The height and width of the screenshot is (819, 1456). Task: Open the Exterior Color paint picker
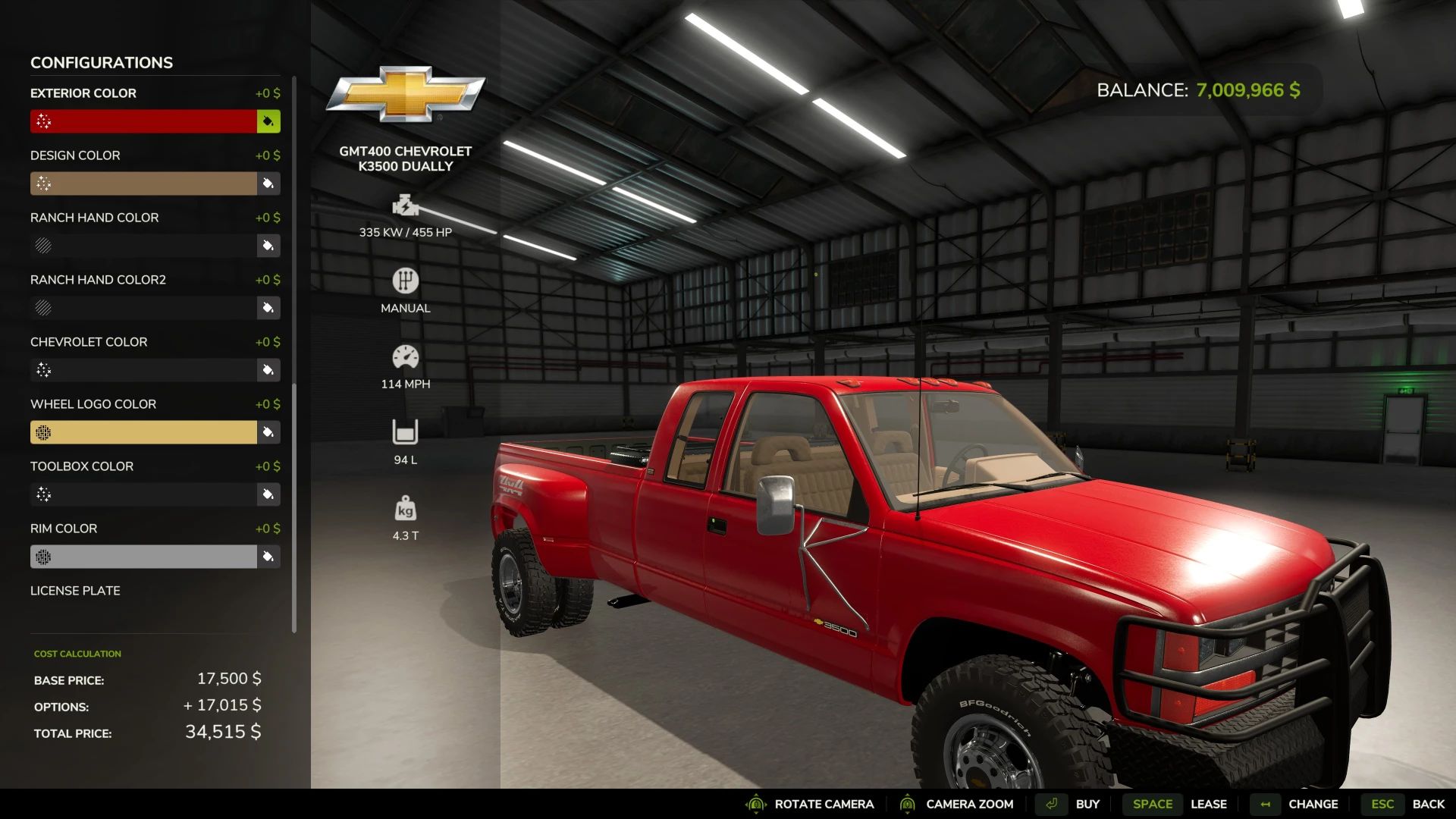coord(268,121)
